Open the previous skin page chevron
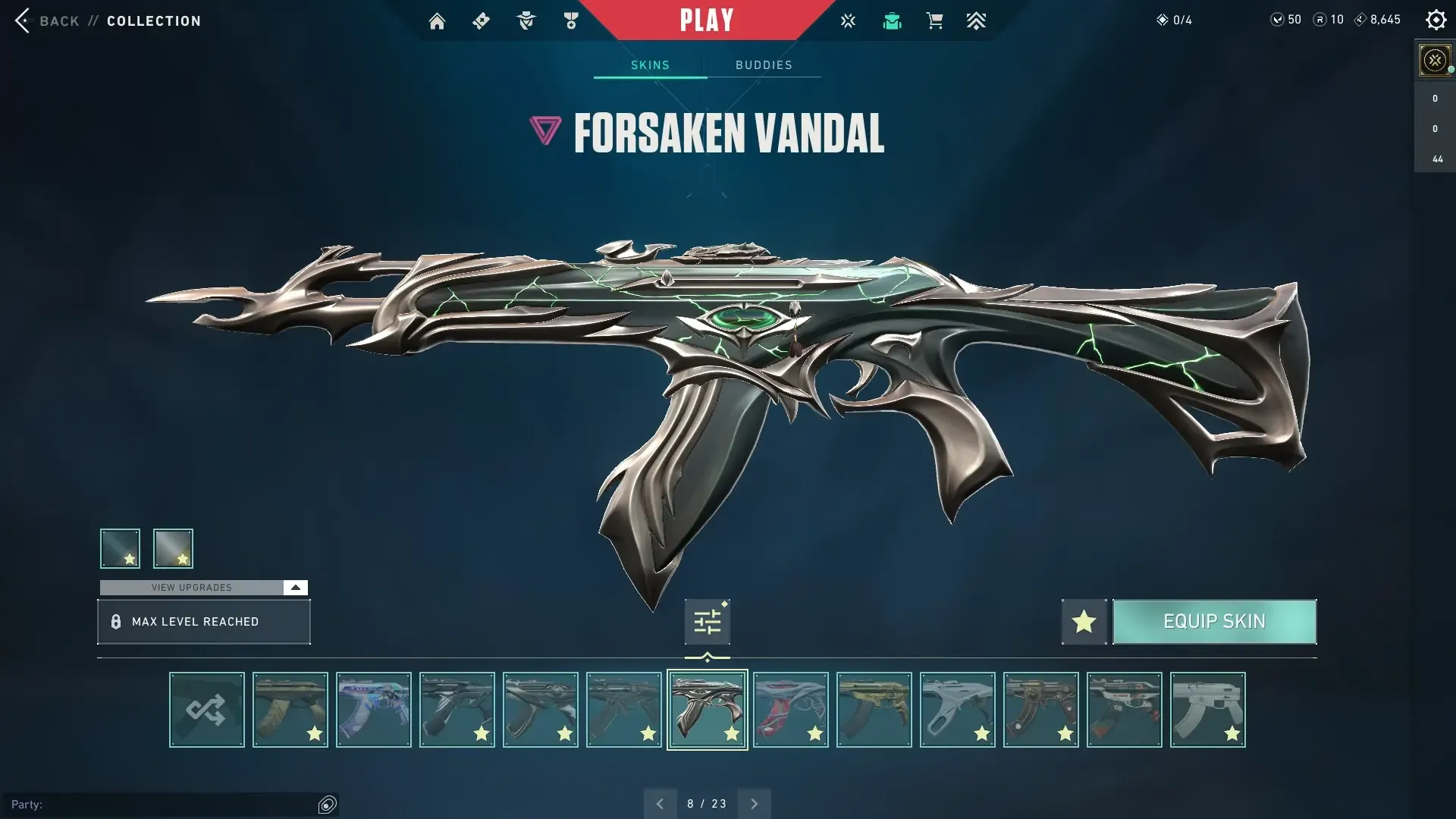This screenshot has height=819, width=1456. [660, 803]
